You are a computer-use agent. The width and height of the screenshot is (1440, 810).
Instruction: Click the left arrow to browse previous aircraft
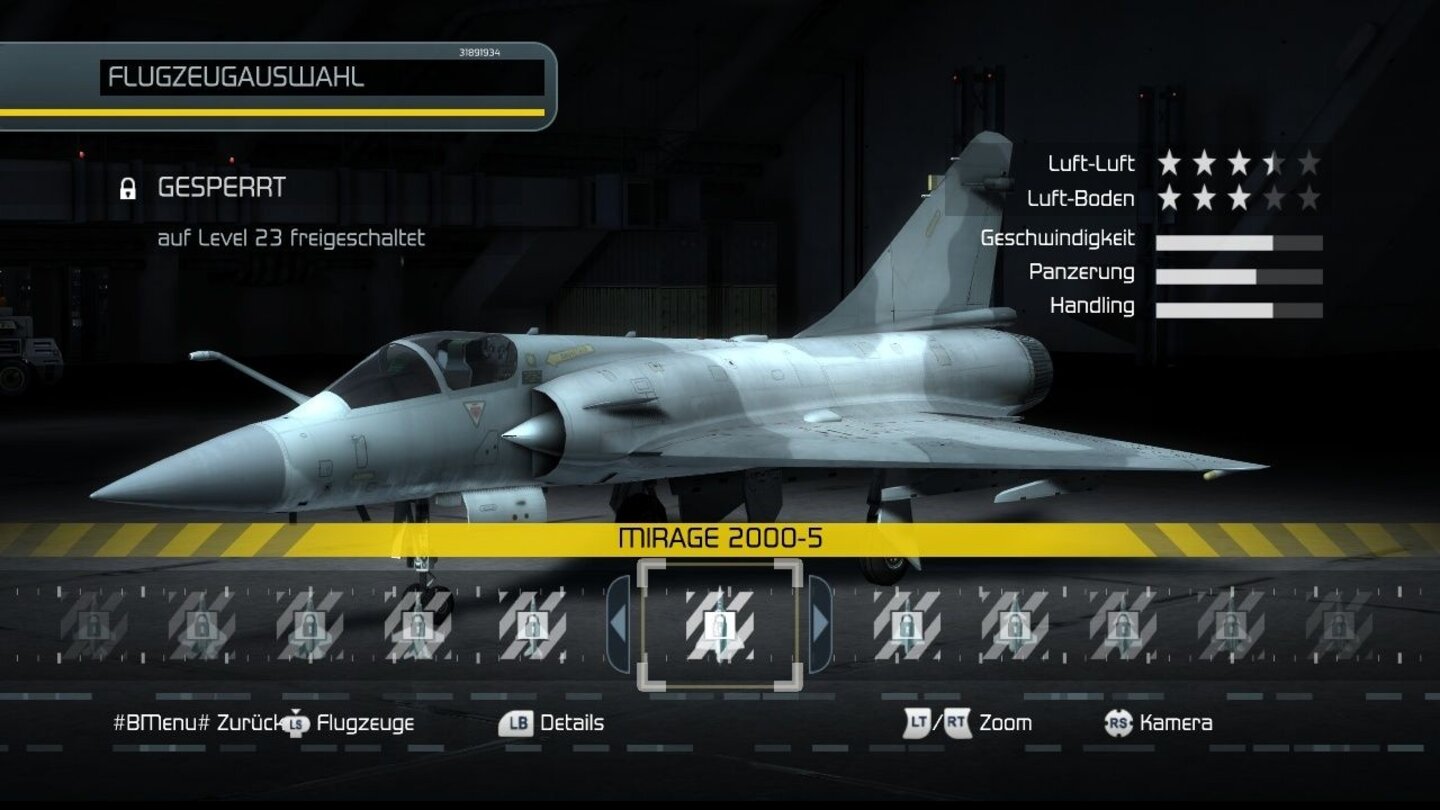coord(617,625)
